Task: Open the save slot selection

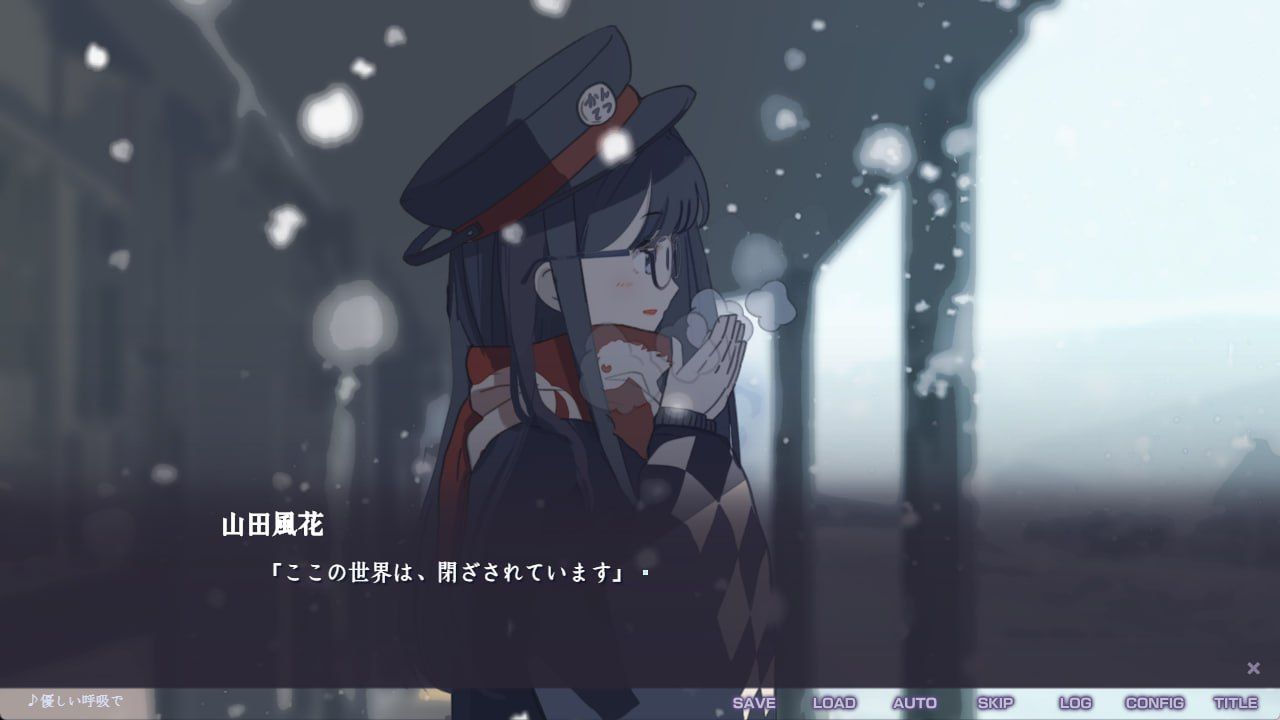Action: [x=756, y=703]
